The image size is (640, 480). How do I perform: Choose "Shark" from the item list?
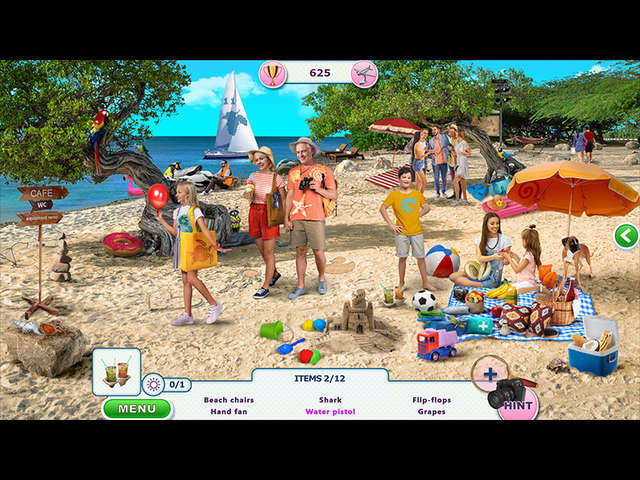(330, 399)
